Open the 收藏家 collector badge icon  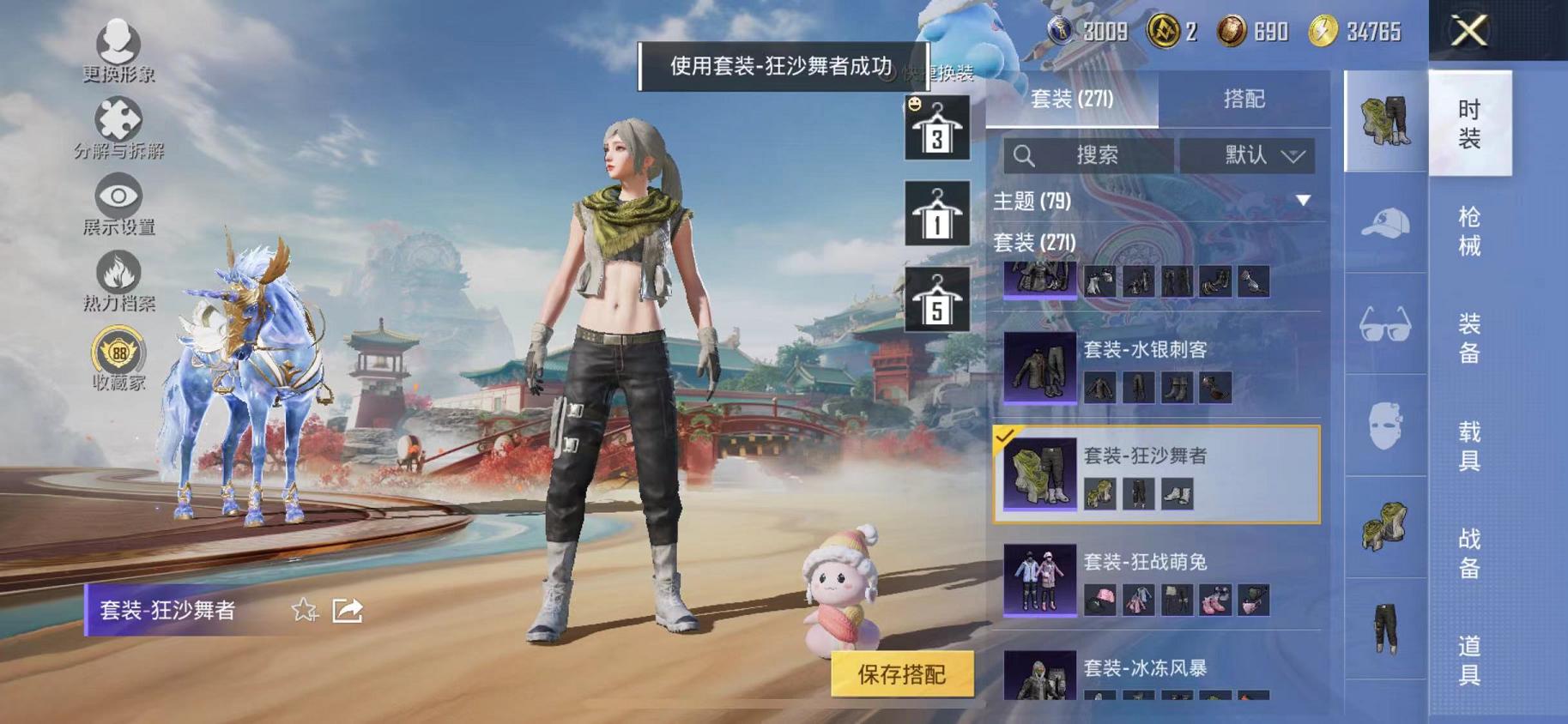[x=117, y=352]
